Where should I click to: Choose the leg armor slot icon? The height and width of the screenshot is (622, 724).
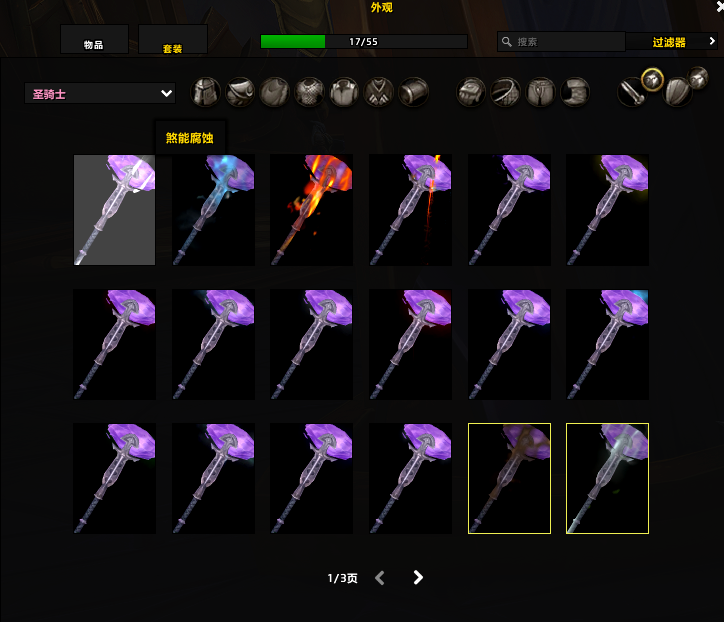tap(541, 93)
